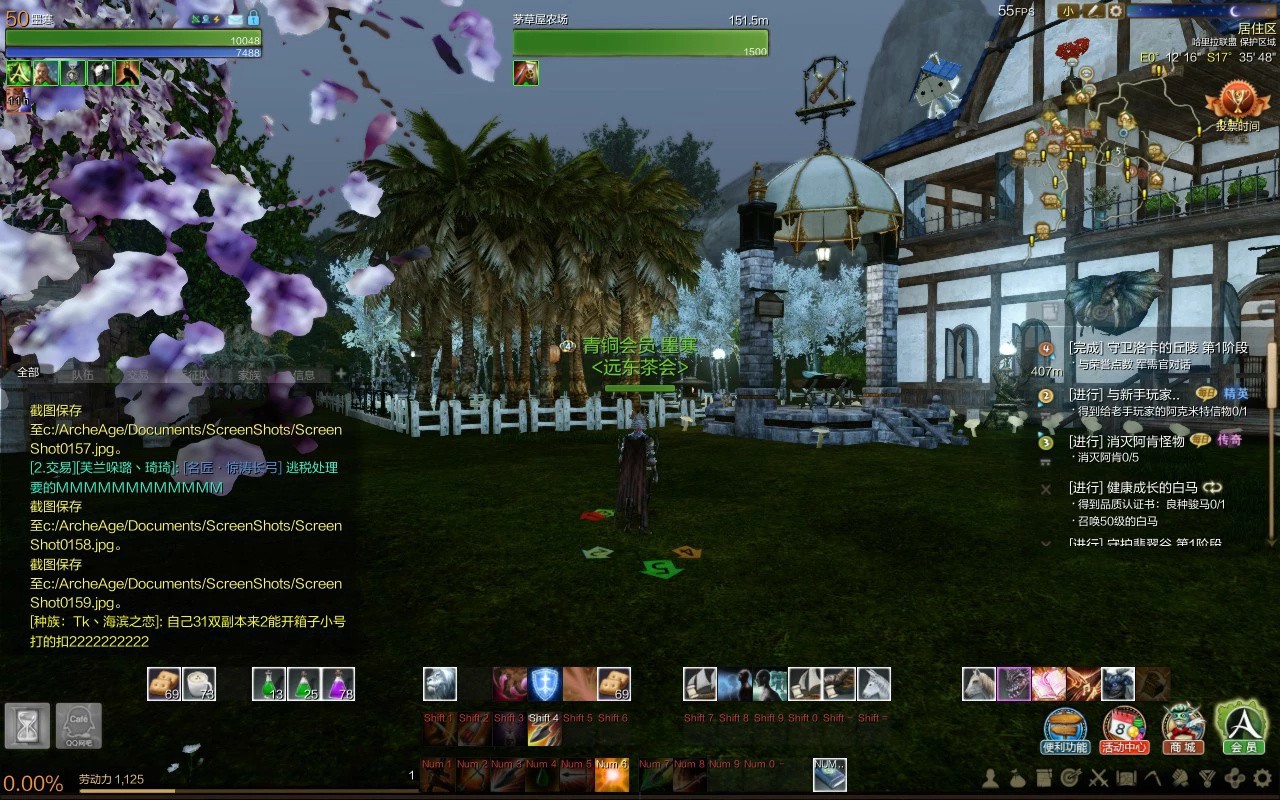Viewport: 1280px width, 800px height.
Task: Activate the blue shield skill
Action: tap(545, 684)
